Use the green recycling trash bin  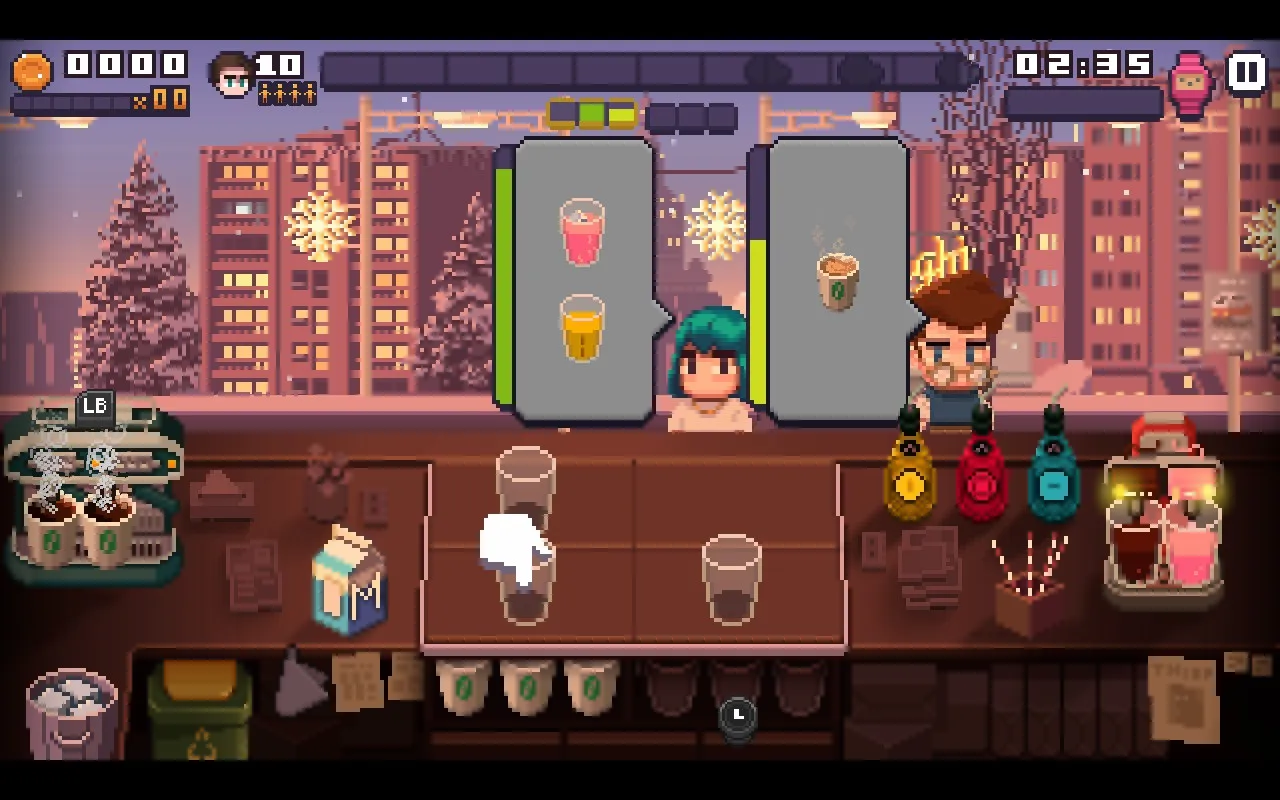199,710
